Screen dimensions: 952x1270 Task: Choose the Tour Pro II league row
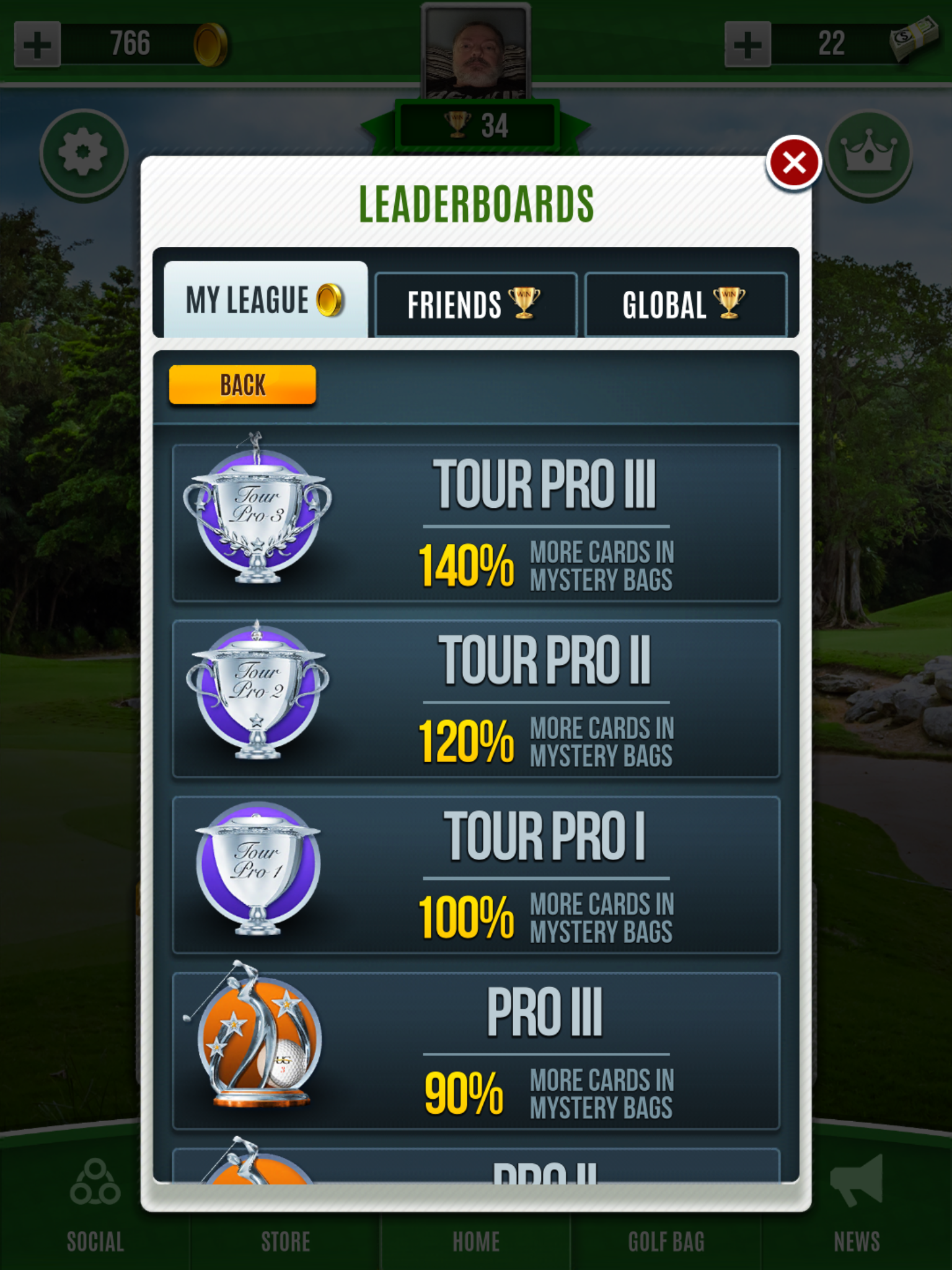(x=475, y=699)
